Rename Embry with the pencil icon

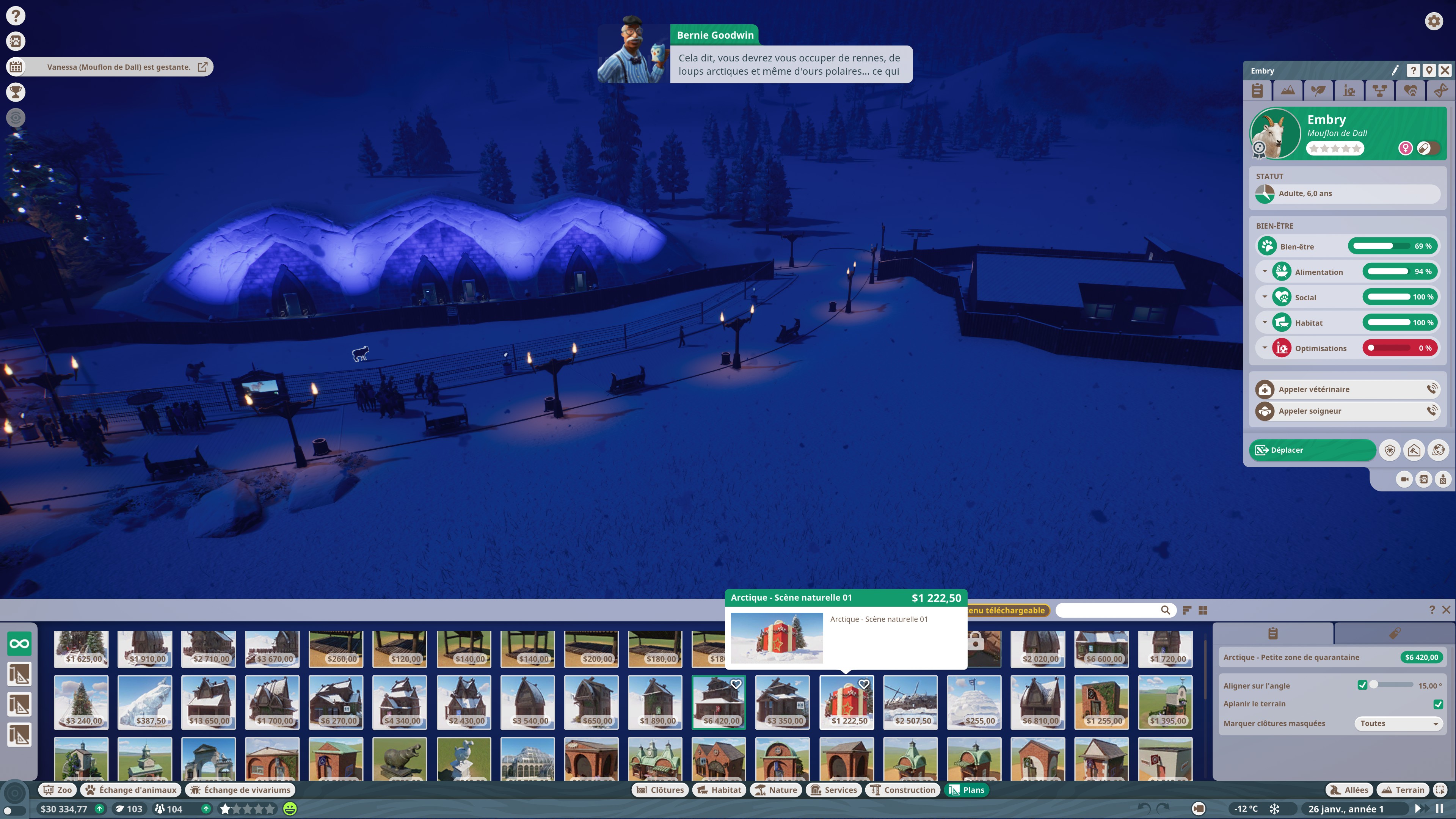click(1395, 71)
